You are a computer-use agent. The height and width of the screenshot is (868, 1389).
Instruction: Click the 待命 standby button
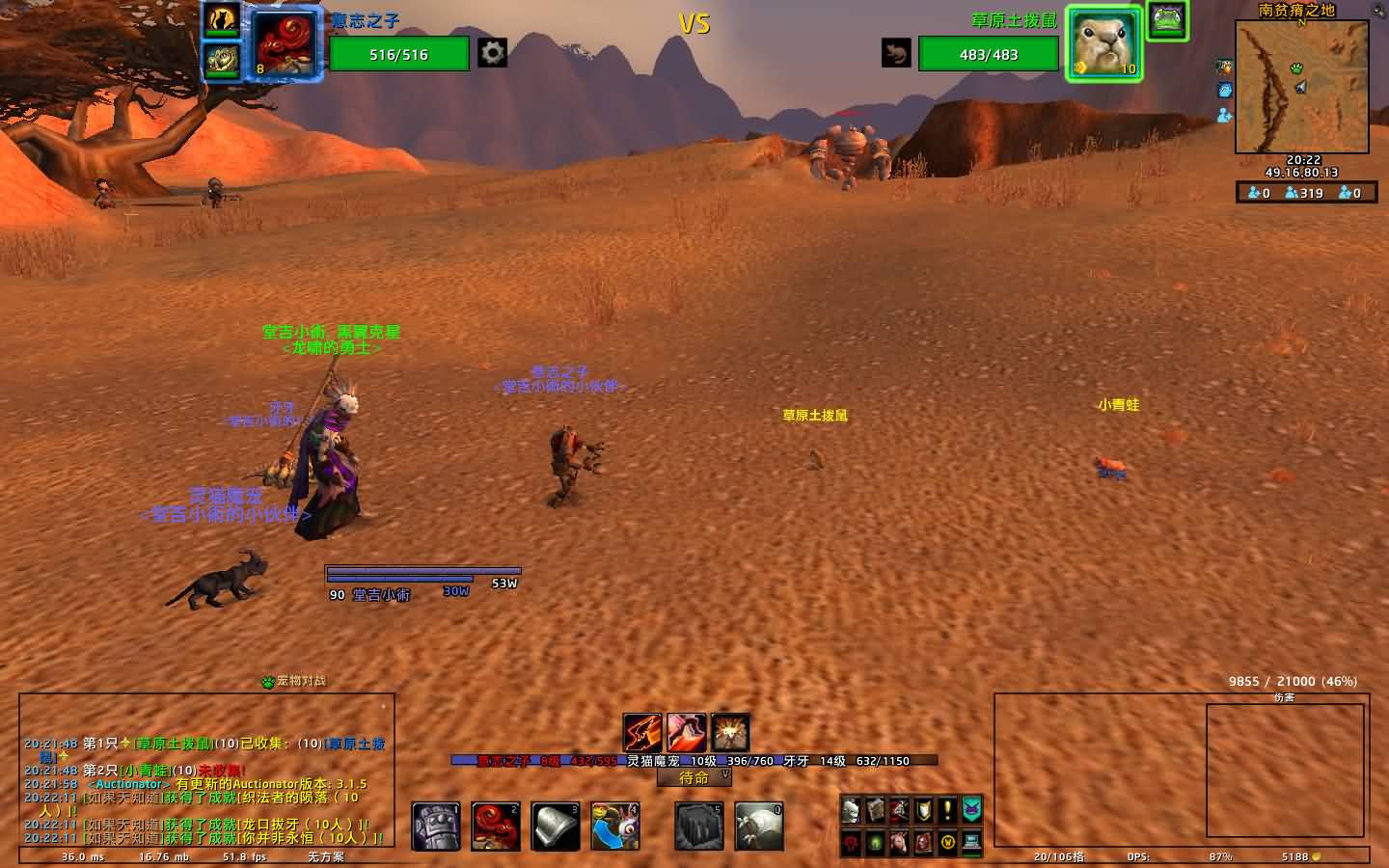(694, 777)
